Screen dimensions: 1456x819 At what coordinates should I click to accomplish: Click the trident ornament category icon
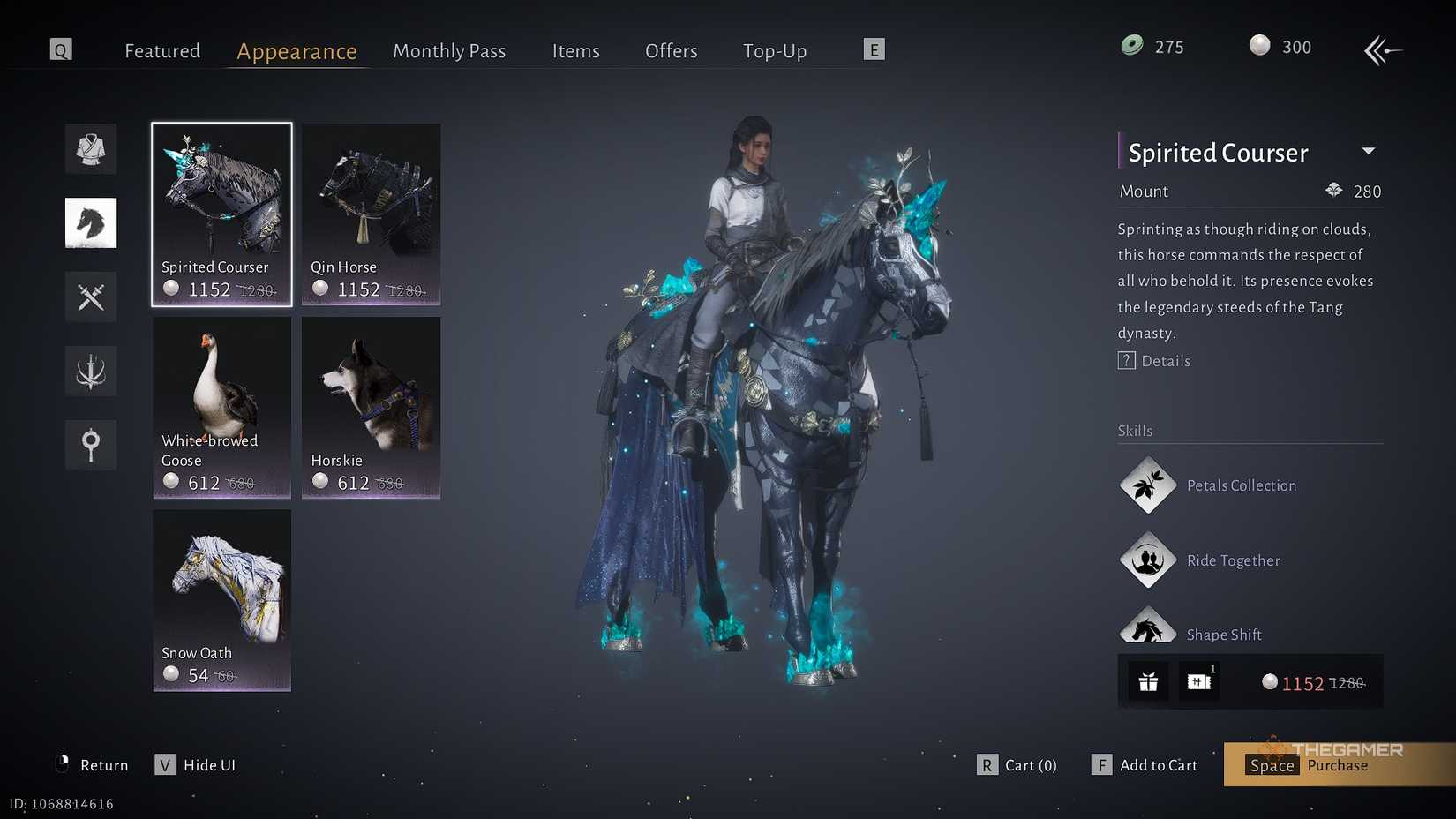(90, 371)
